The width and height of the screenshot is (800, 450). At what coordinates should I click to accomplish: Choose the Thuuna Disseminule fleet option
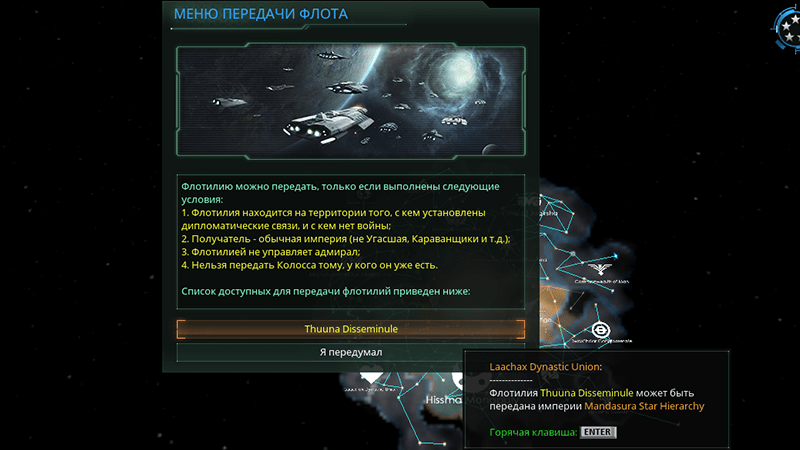point(350,329)
